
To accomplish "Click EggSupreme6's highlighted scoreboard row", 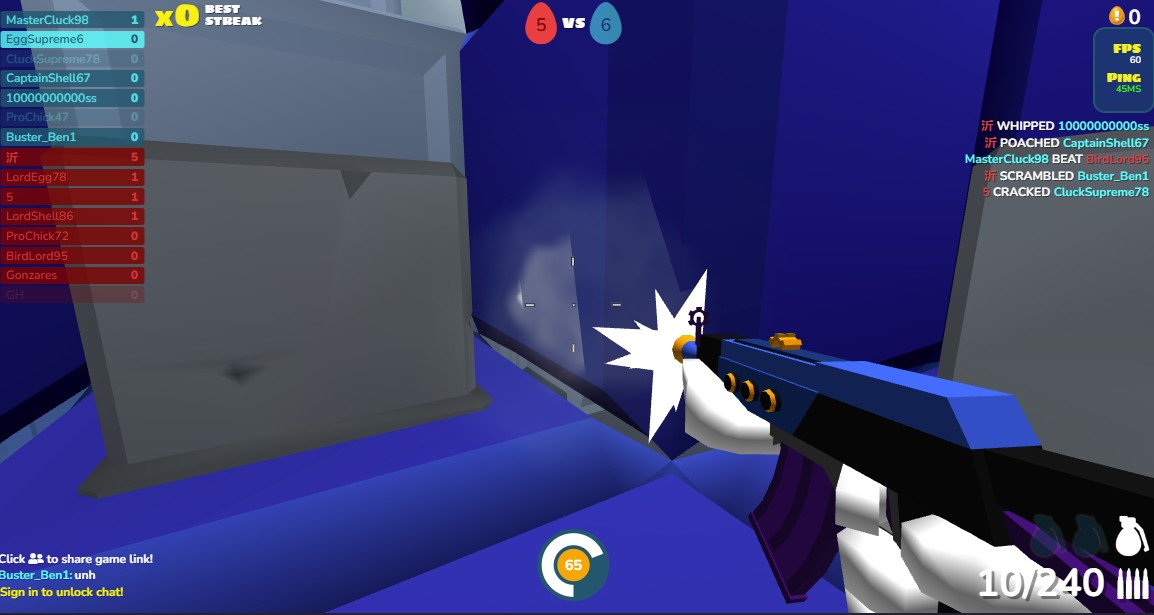I will click(72, 39).
